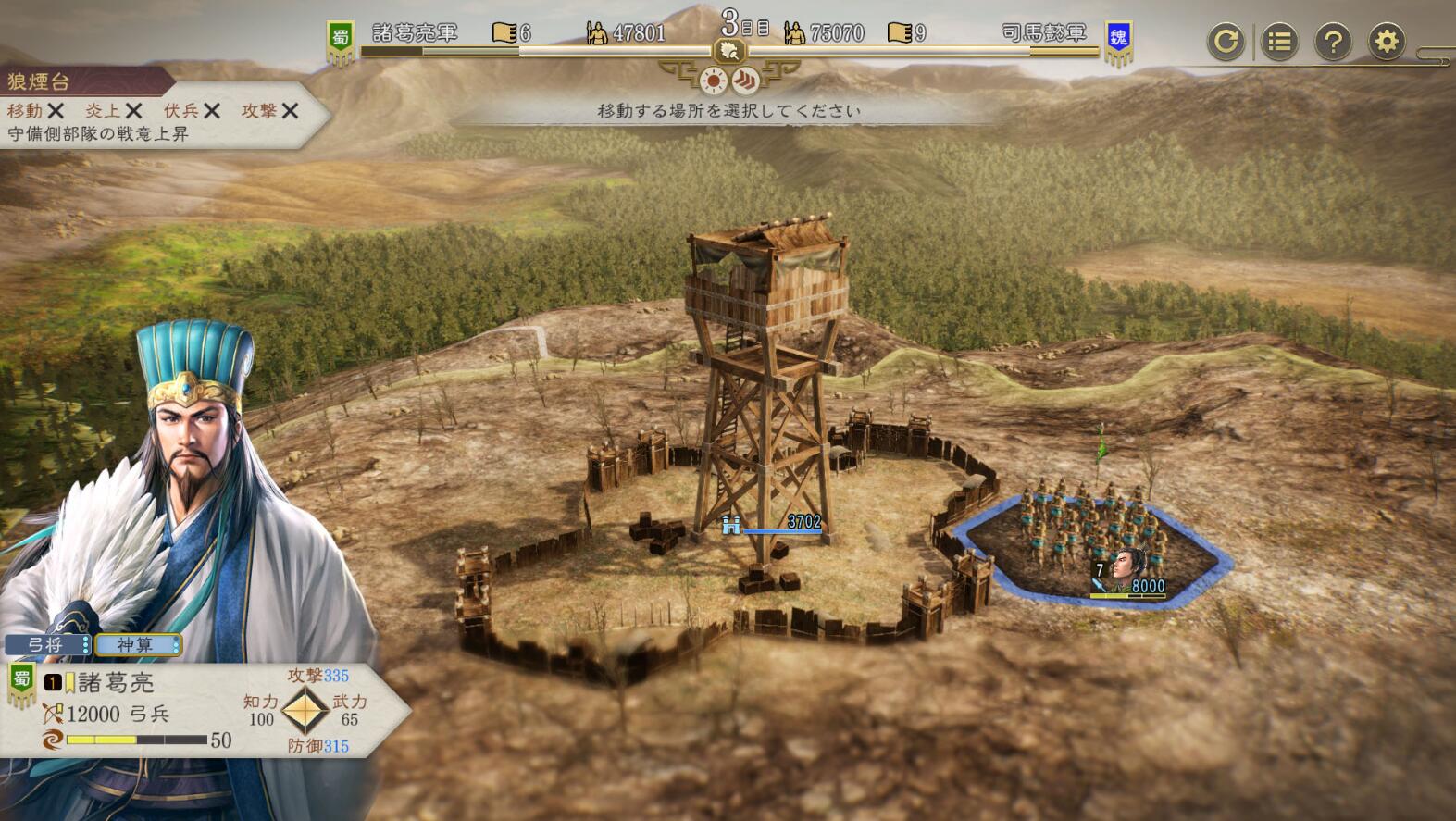Select the 弓将 trait badge
Screen dimensions: 1456x821
click(46, 644)
